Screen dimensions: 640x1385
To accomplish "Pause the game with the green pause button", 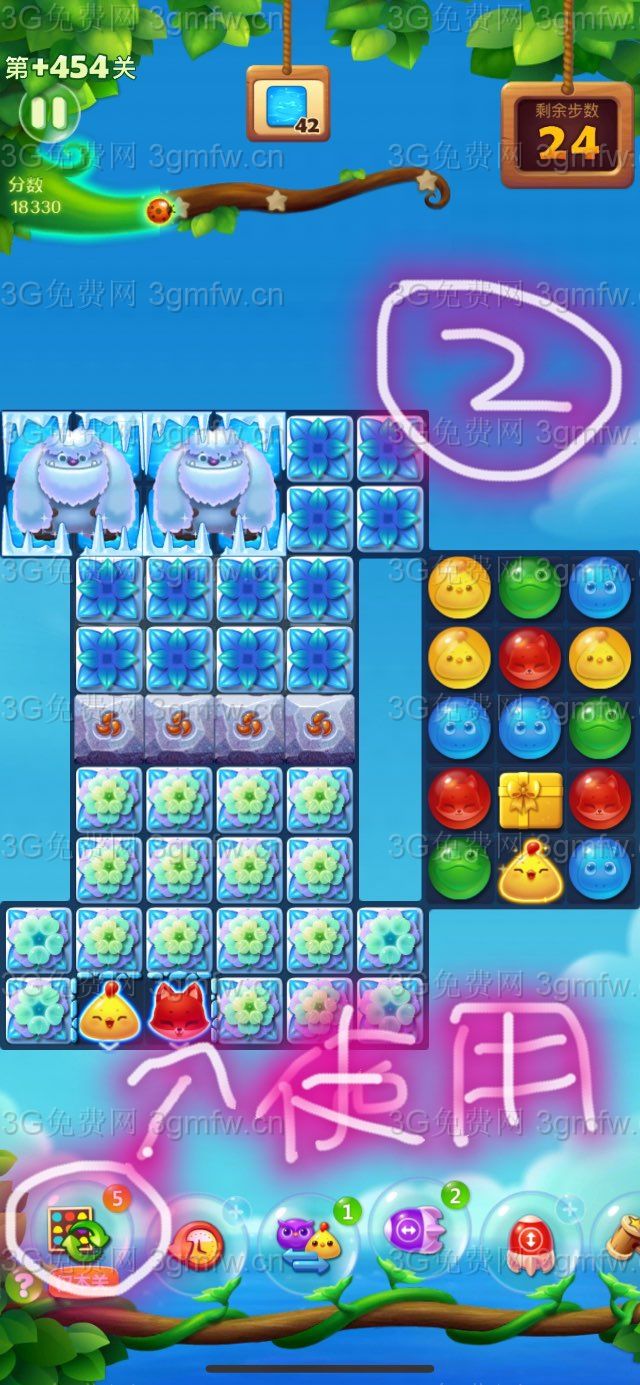I will coord(49,112).
